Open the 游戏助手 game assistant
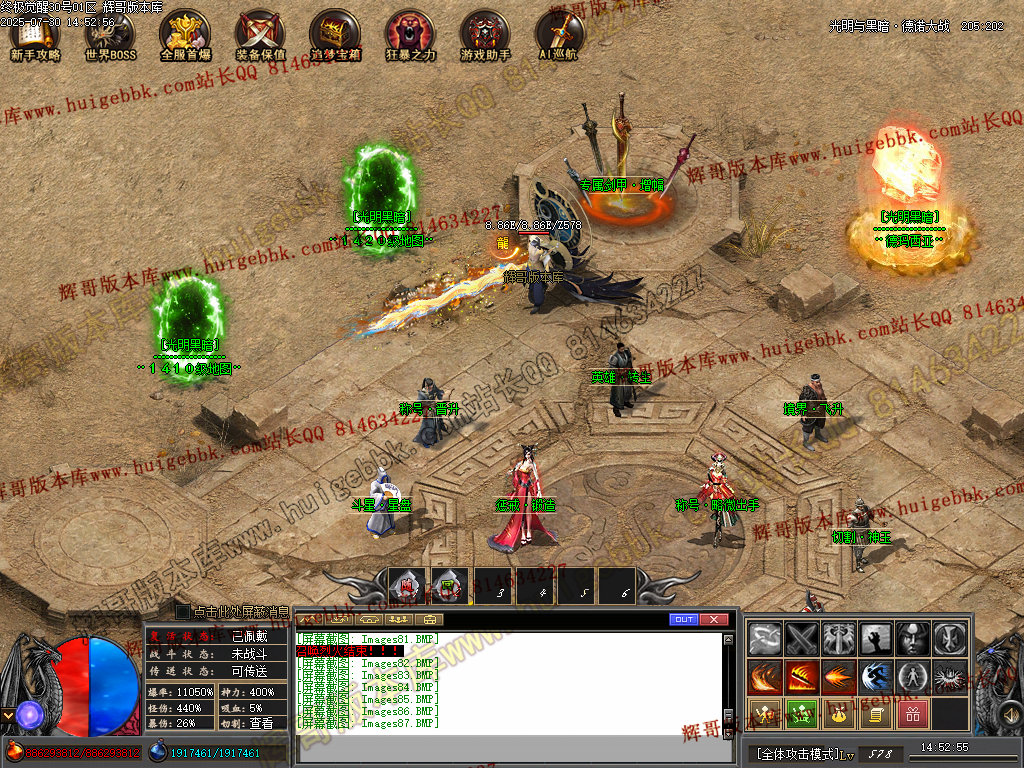The height and width of the screenshot is (768, 1024). [485, 36]
